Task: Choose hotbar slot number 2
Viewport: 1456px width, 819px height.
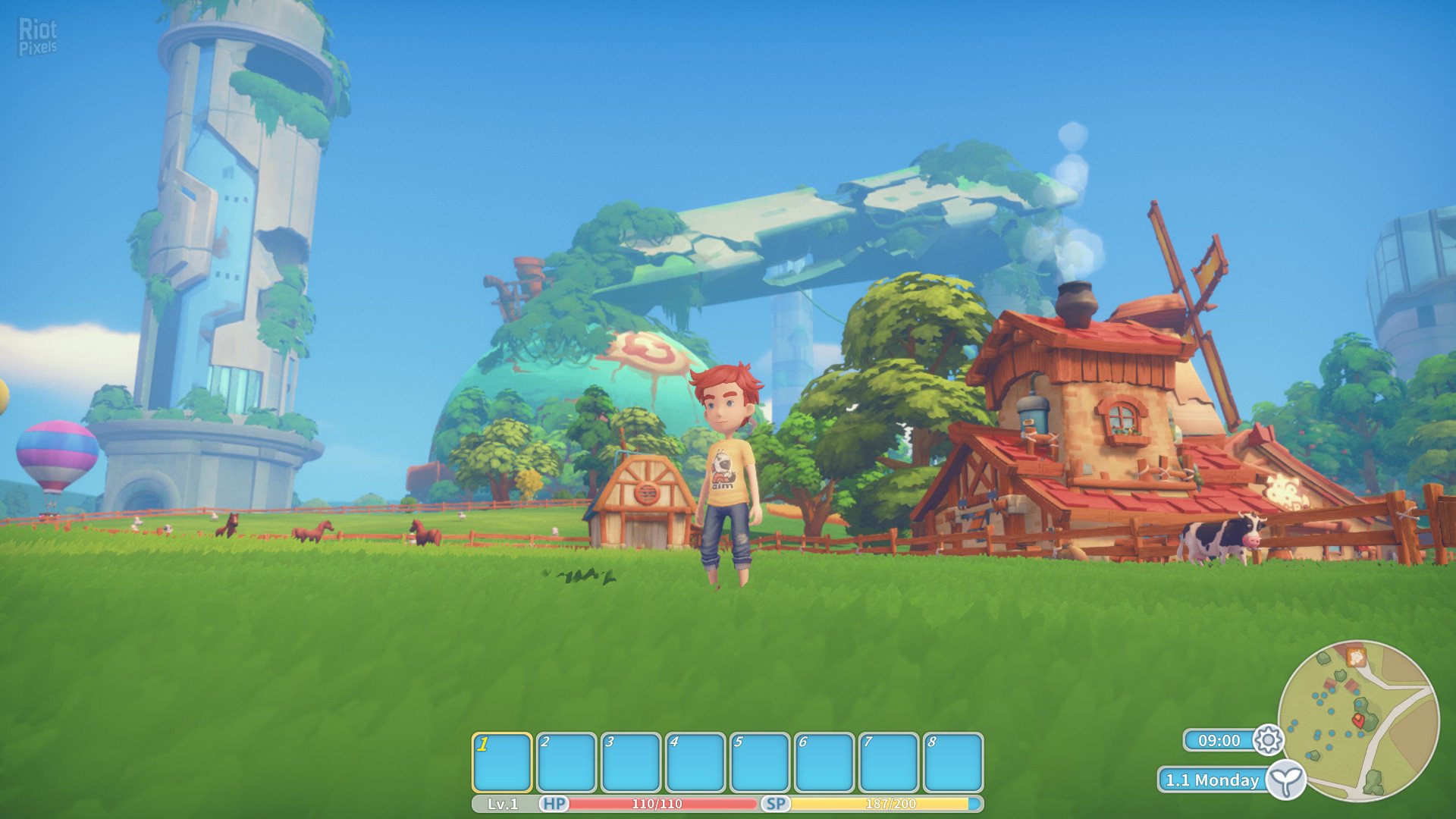Action: 566,762
